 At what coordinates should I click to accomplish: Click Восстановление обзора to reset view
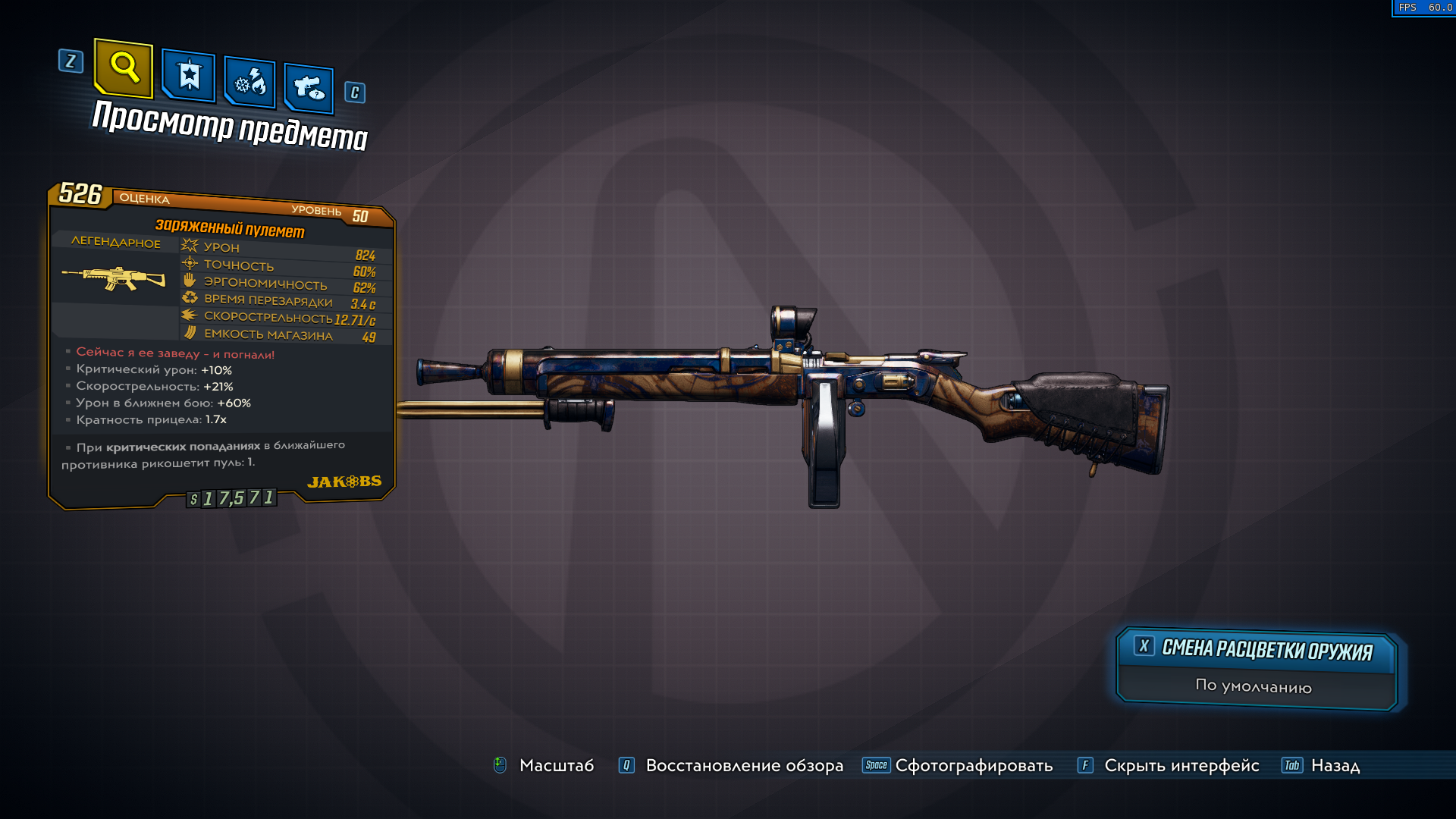743,766
